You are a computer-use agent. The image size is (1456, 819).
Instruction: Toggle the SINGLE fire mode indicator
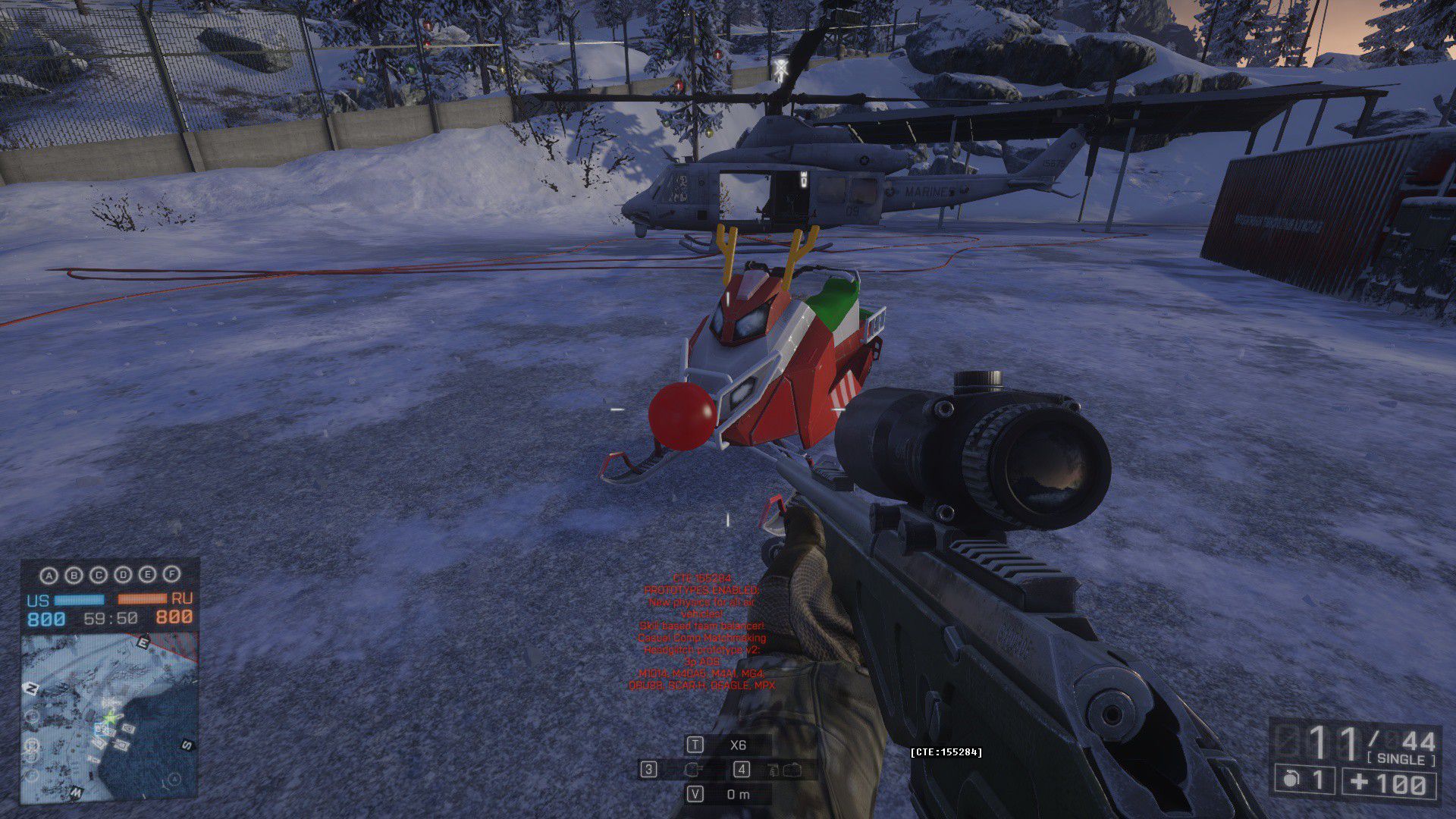click(1401, 759)
